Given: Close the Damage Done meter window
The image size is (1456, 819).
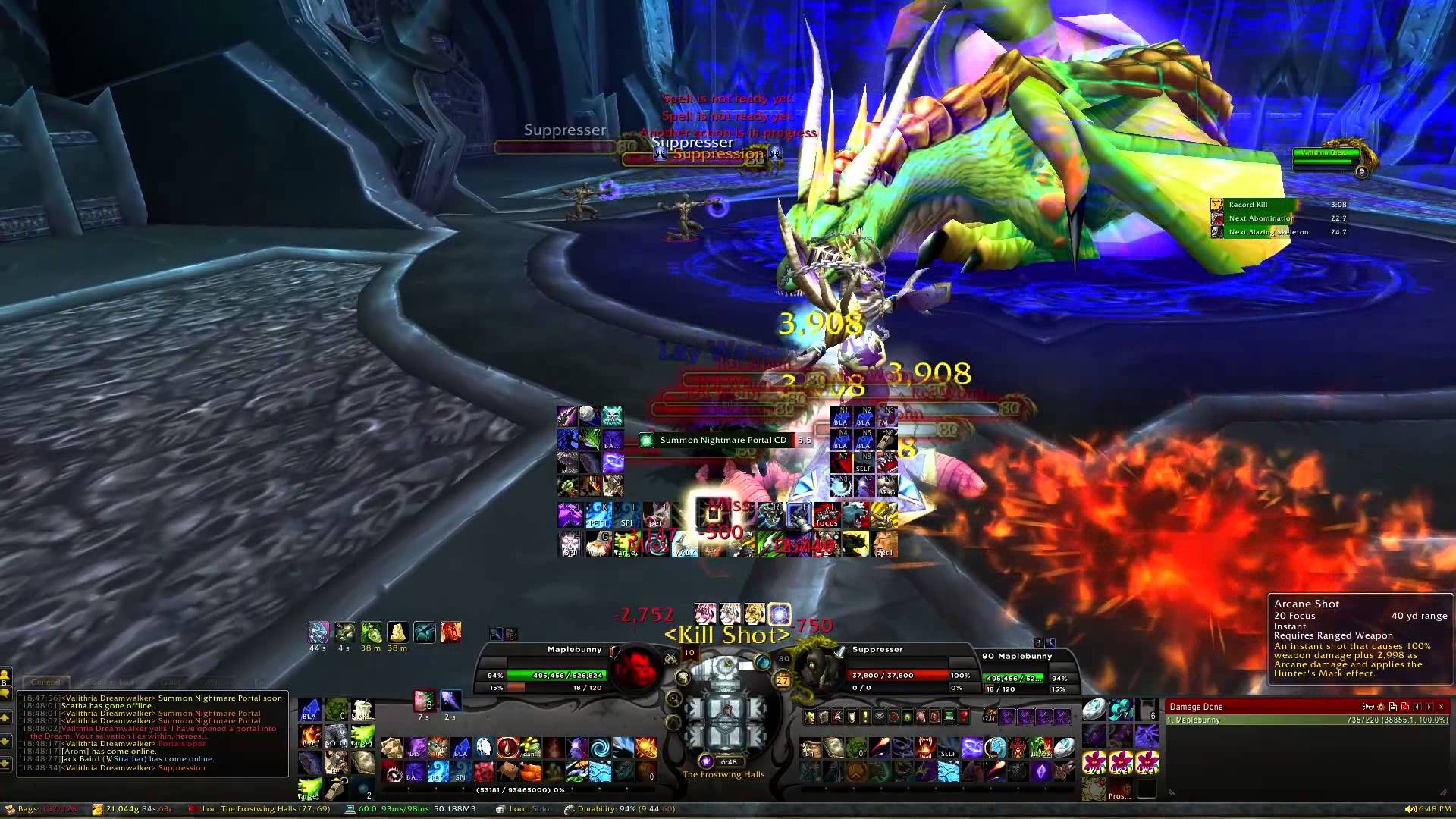Looking at the screenshot, I should pos(1442,707).
